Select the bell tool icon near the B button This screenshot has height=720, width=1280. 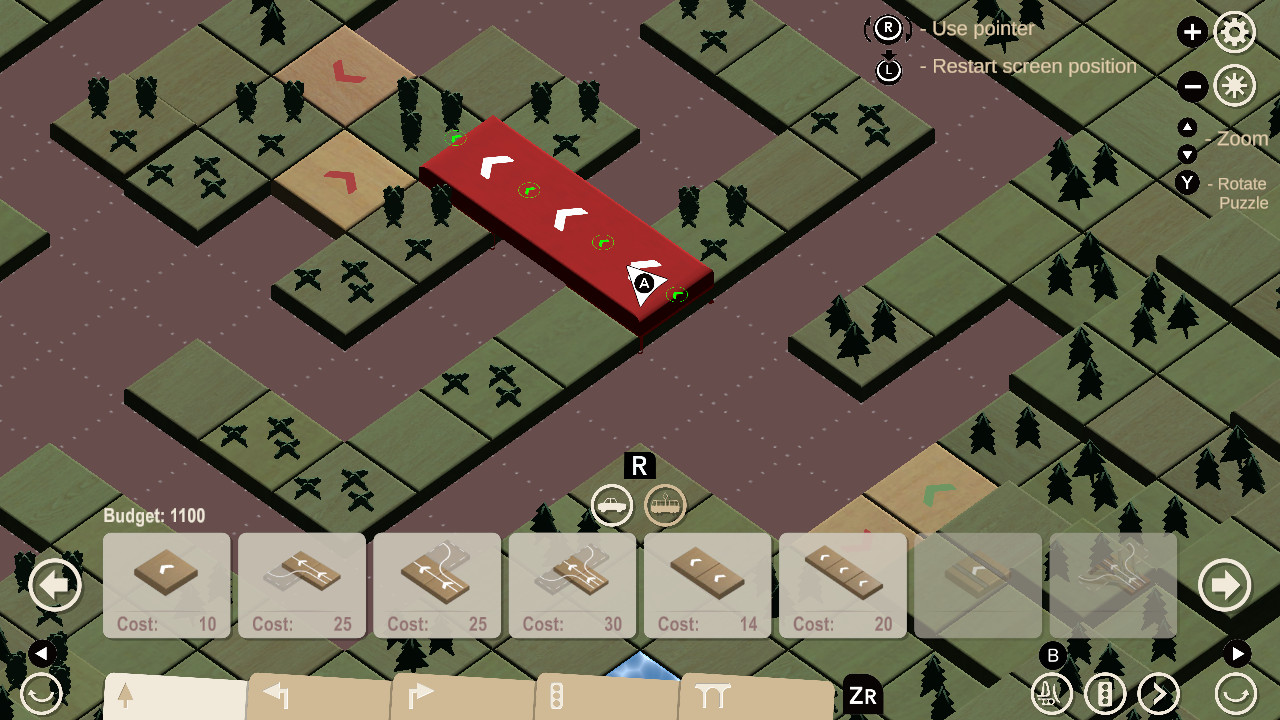pos(1050,692)
